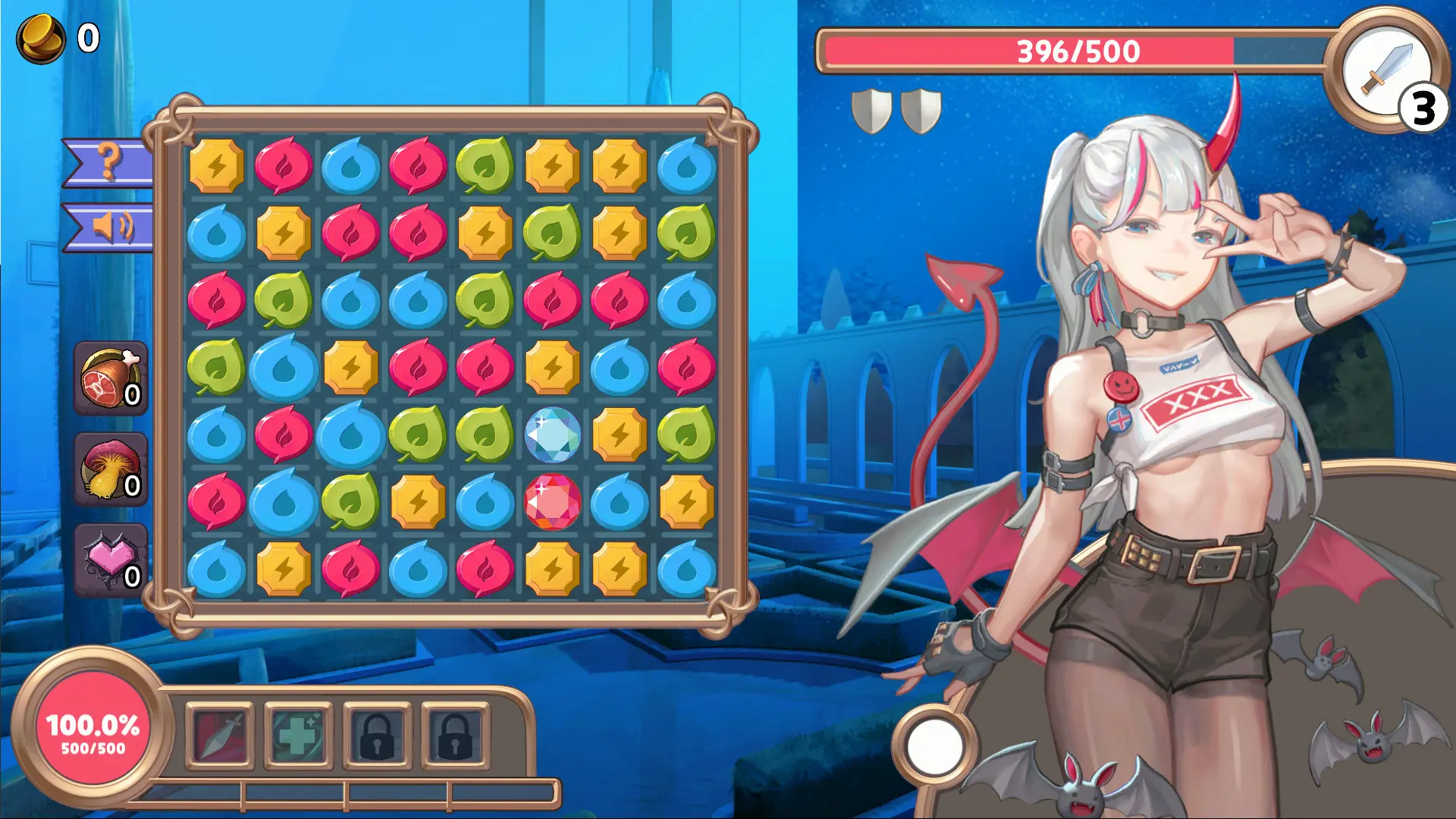
Task: Toggle the sound with the speaker banner
Action: click(x=111, y=227)
